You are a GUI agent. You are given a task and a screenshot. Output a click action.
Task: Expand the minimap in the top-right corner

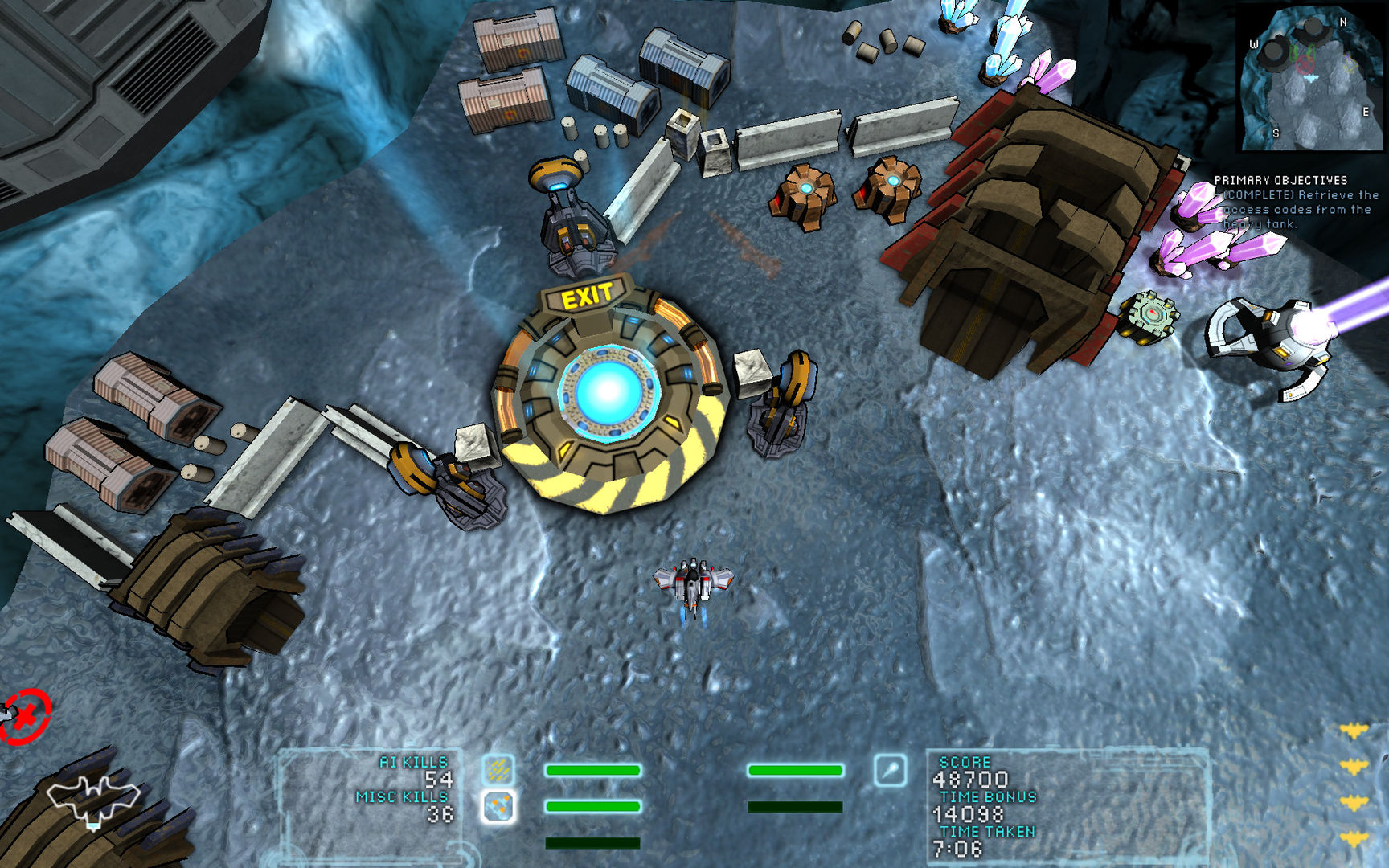click(1310, 76)
